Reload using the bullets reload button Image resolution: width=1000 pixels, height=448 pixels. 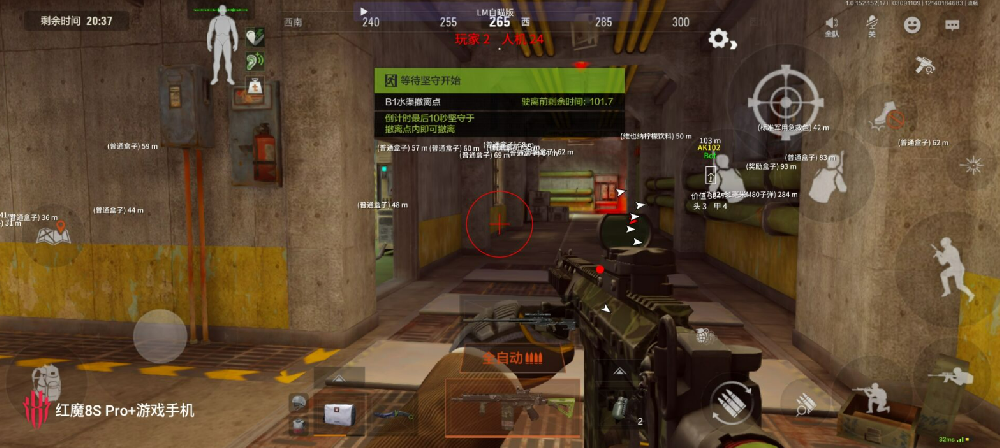(x=735, y=401)
